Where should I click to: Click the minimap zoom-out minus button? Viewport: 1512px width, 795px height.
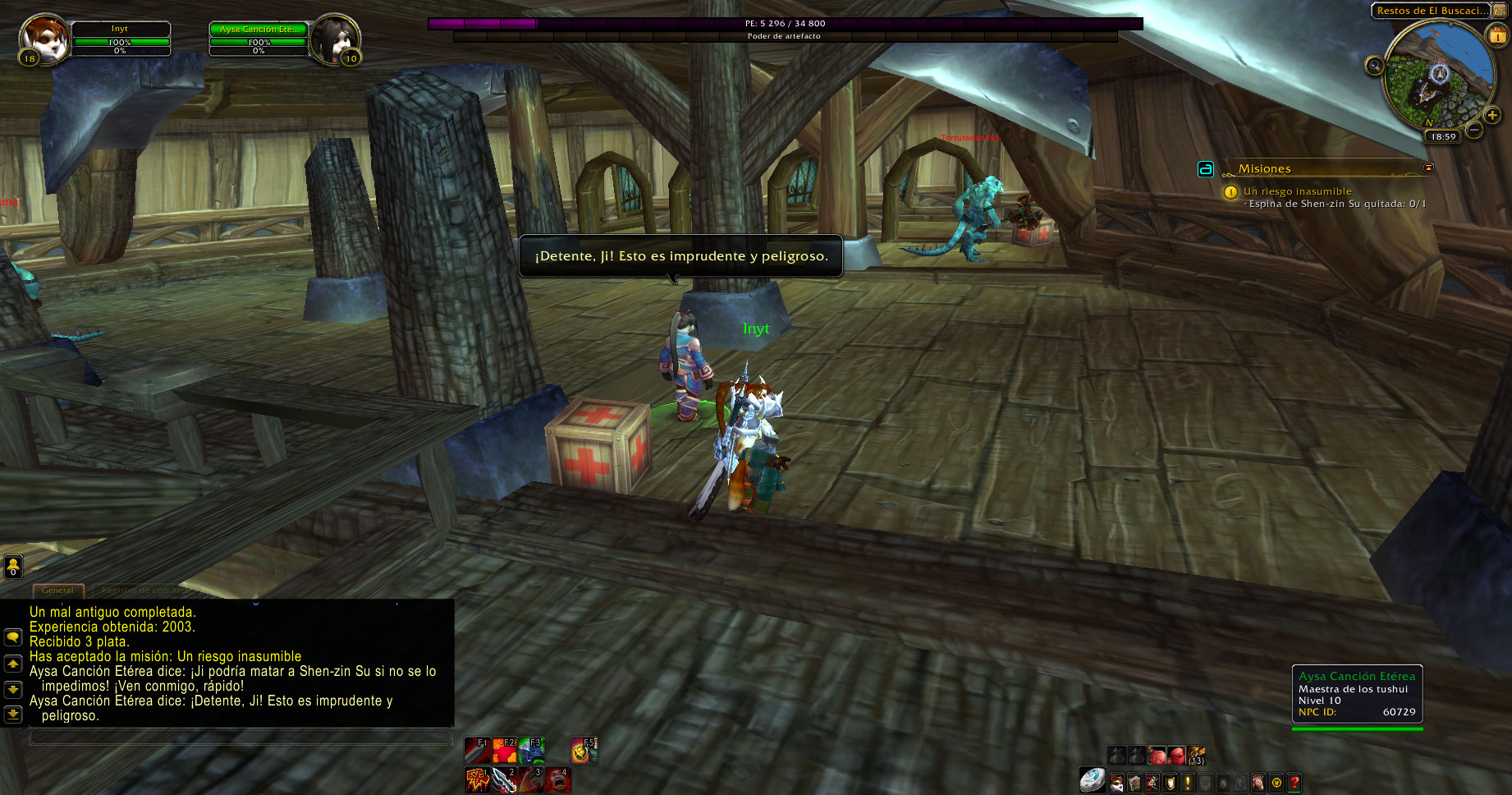point(1474,130)
